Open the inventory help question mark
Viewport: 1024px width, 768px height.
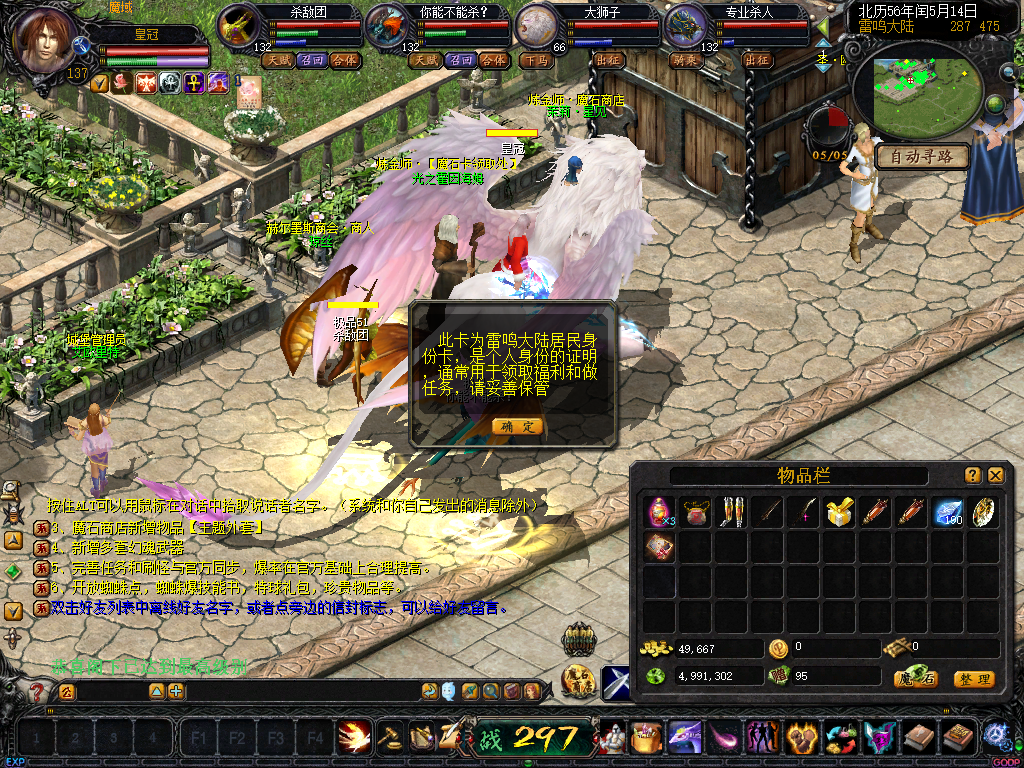pyautogui.click(x=973, y=475)
